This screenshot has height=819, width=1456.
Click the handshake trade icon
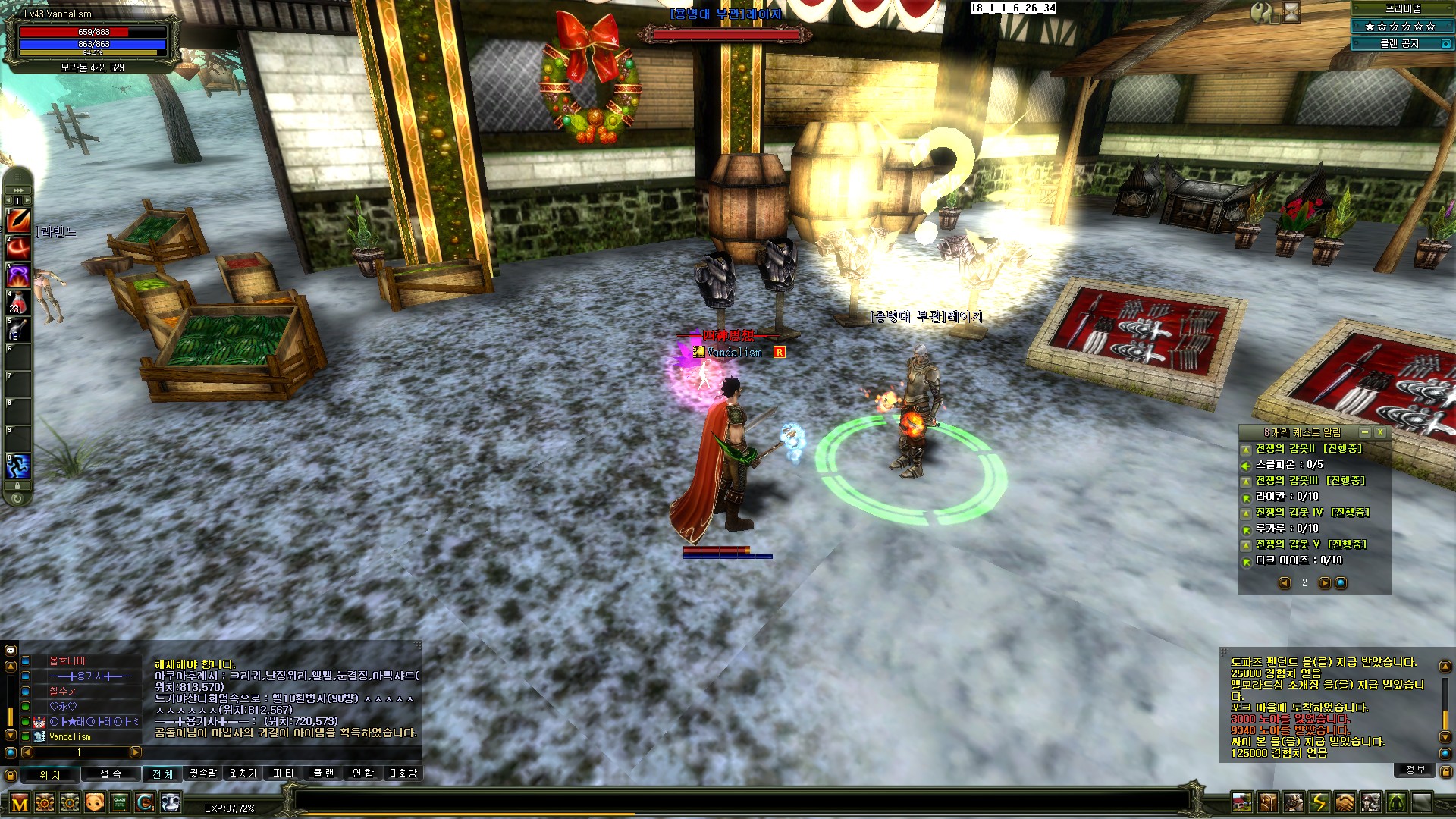point(1345,802)
